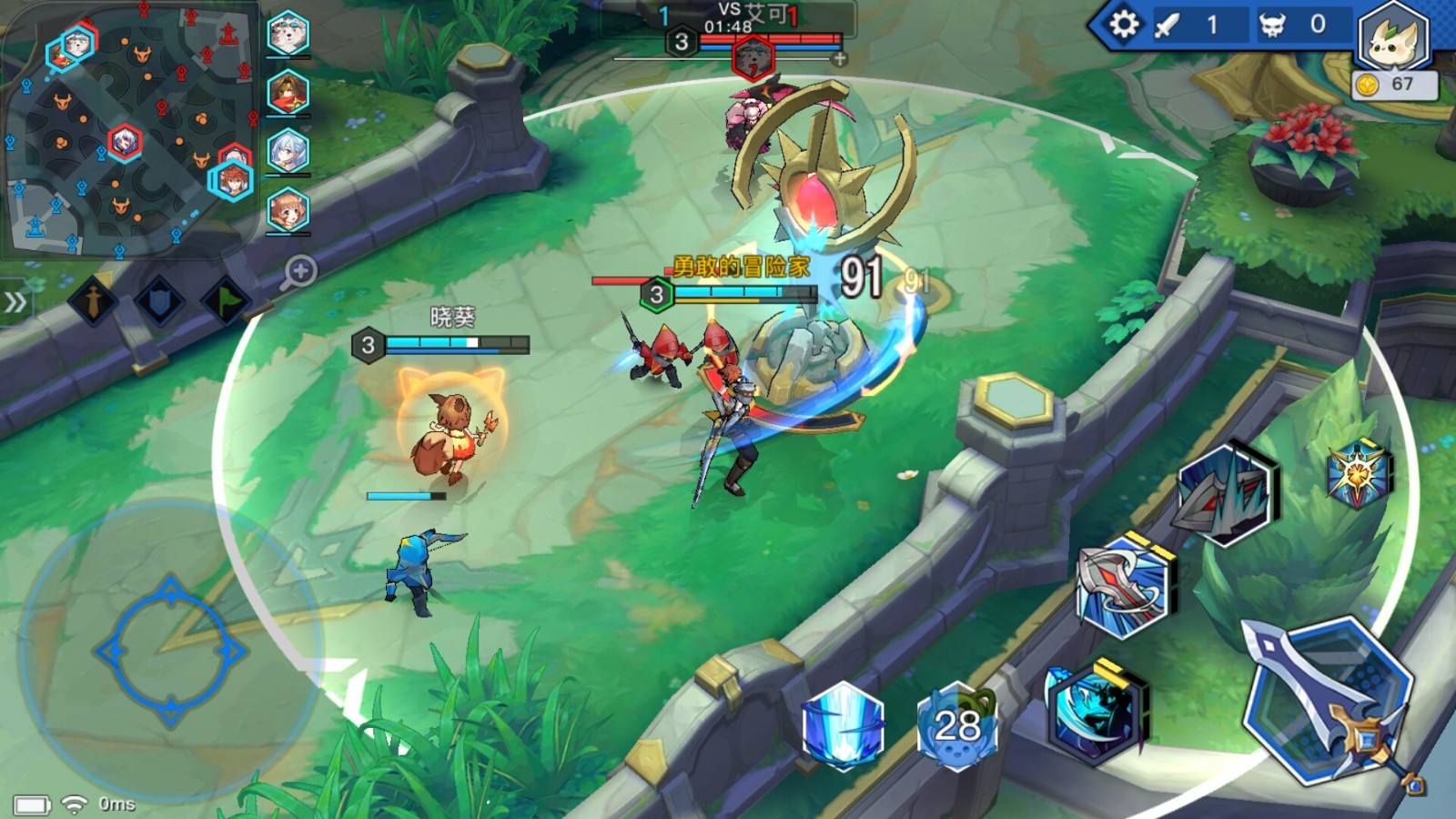The image size is (1456, 819).
Task: Select the white bear teammate portrait
Action: pos(288,35)
